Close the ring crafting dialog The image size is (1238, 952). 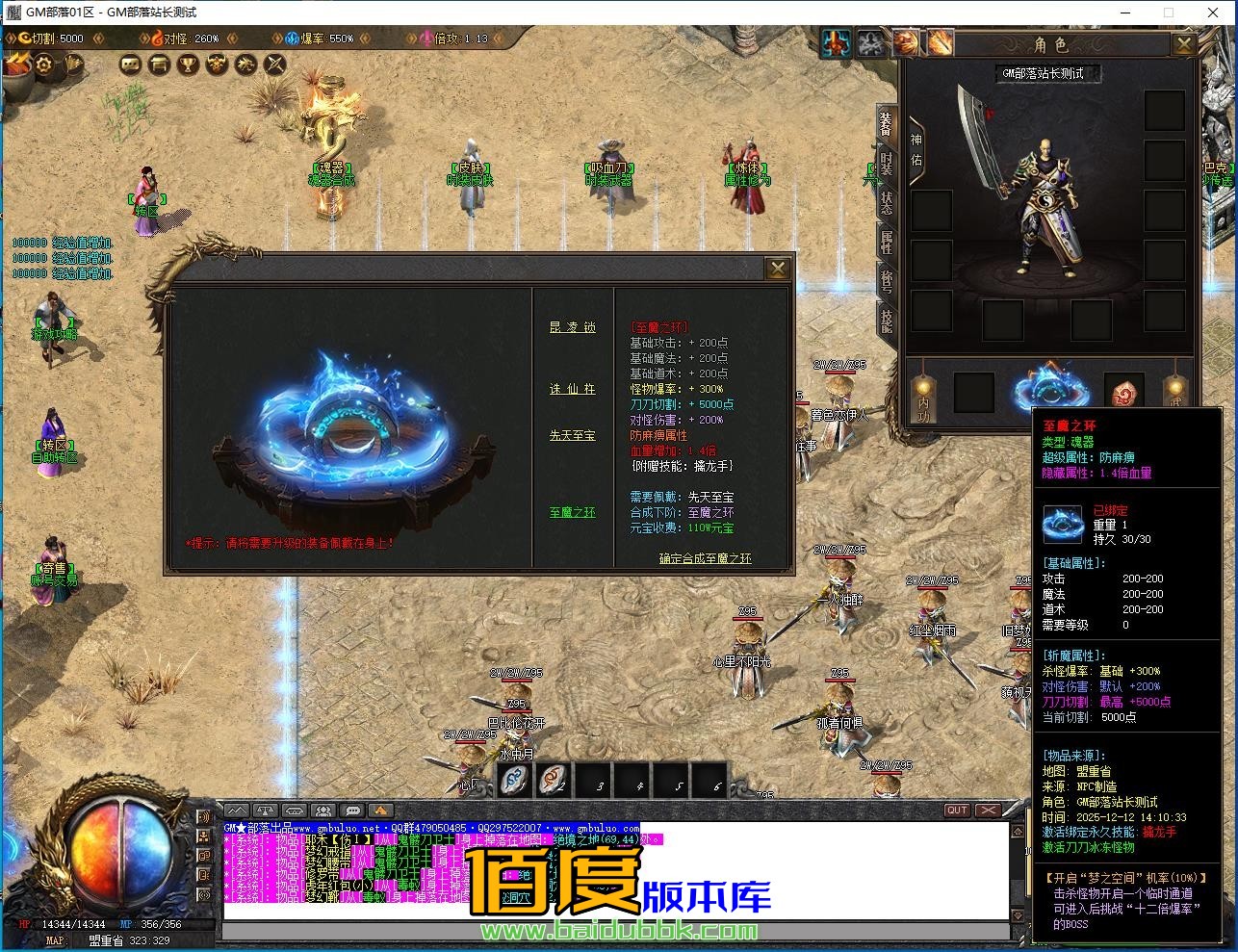[x=776, y=269]
